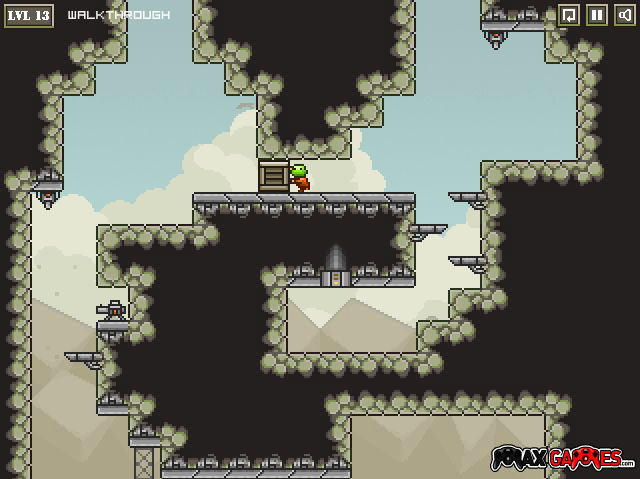Open the Walkthrough link
The width and height of the screenshot is (640, 479).
[118, 15]
